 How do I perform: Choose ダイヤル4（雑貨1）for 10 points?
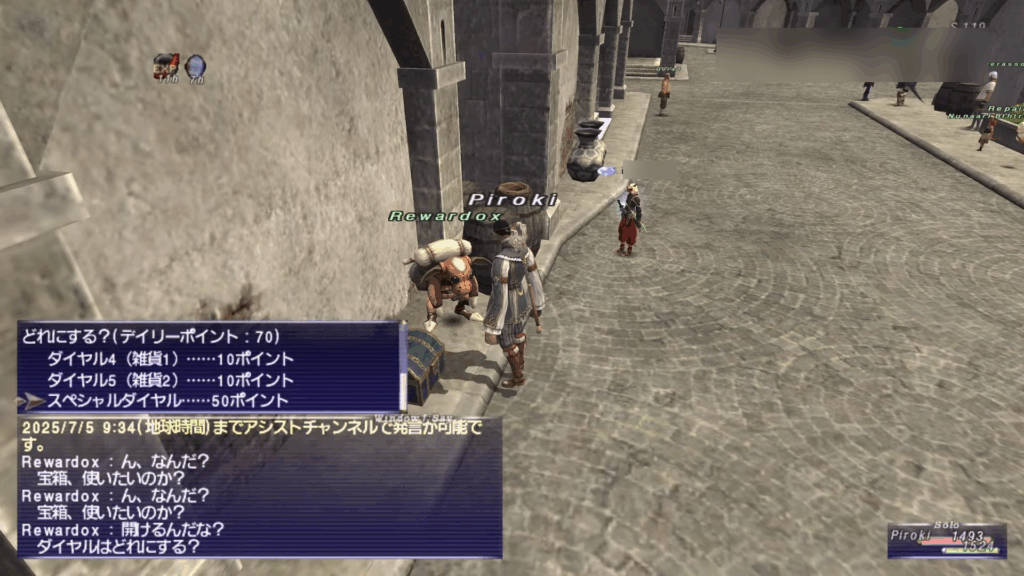(170, 359)
